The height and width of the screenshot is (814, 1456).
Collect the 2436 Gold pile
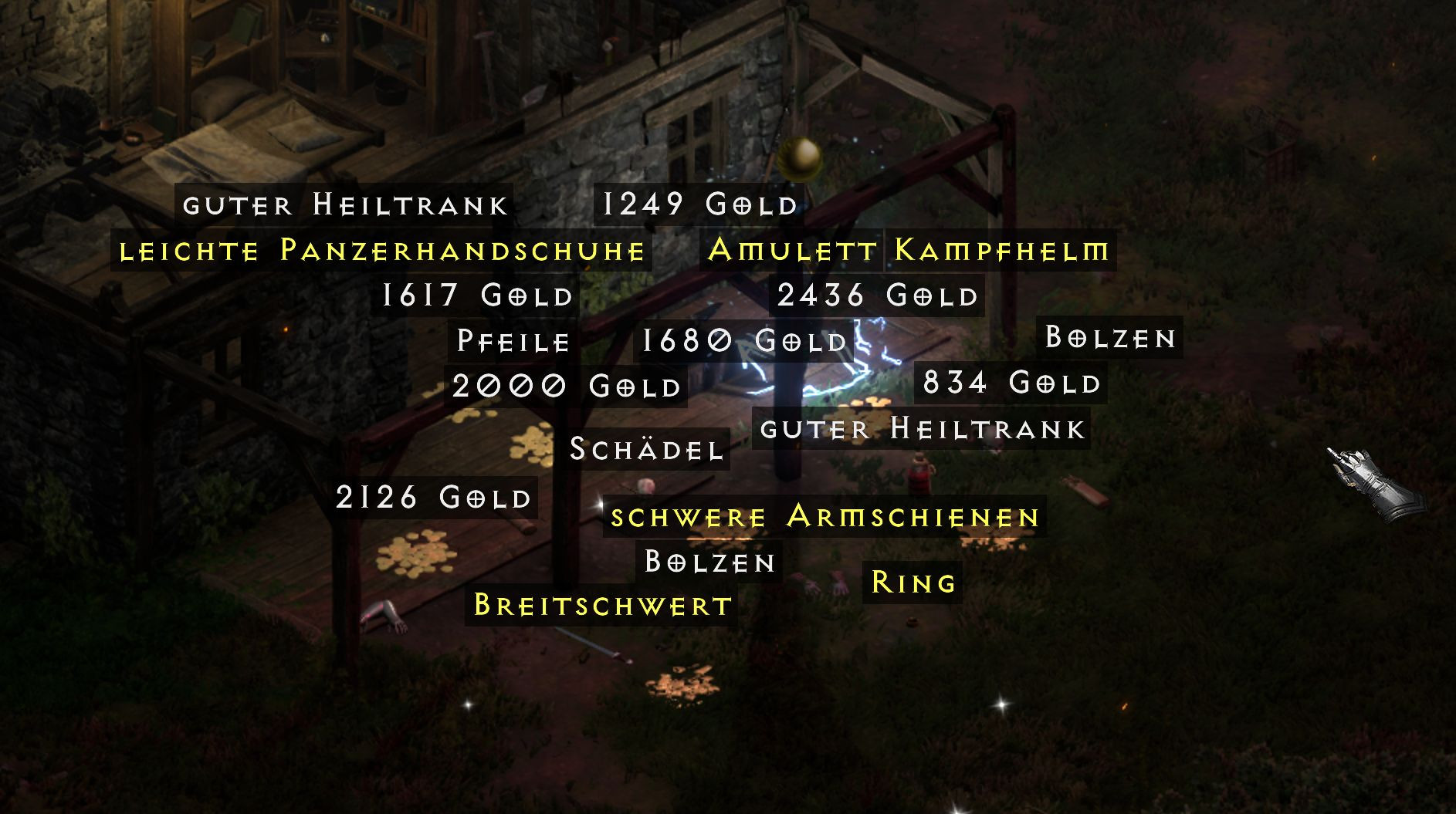(879, 294)
